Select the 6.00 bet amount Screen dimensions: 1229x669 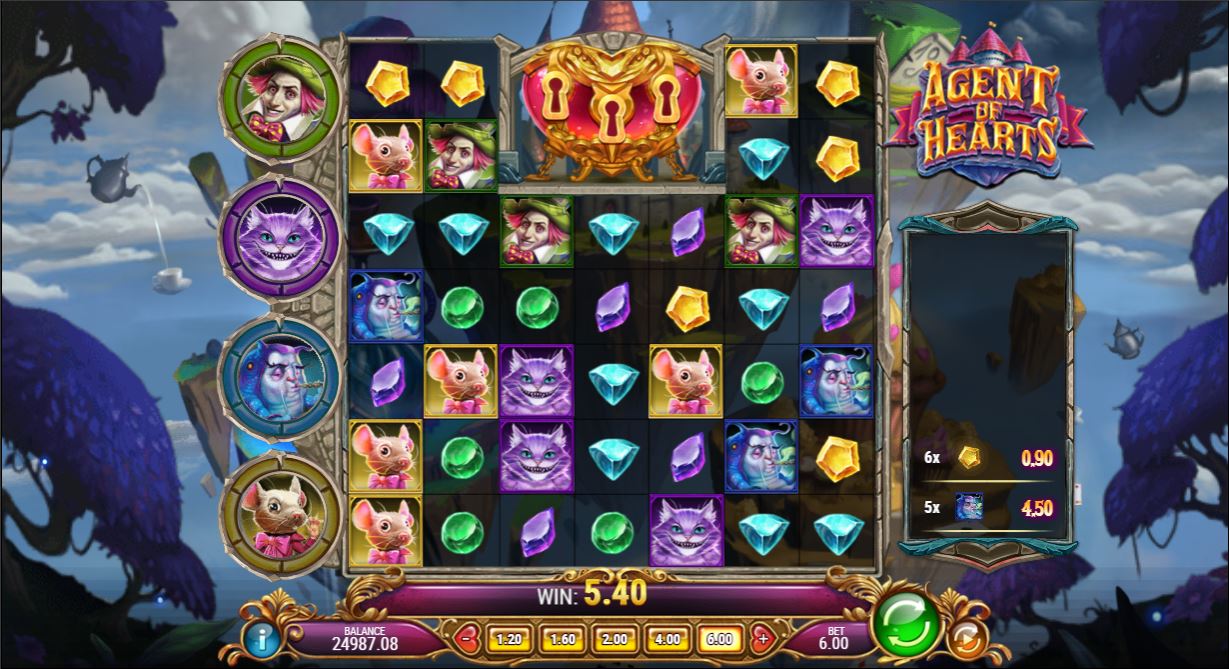pyautogui.click(x=719, y=638)
